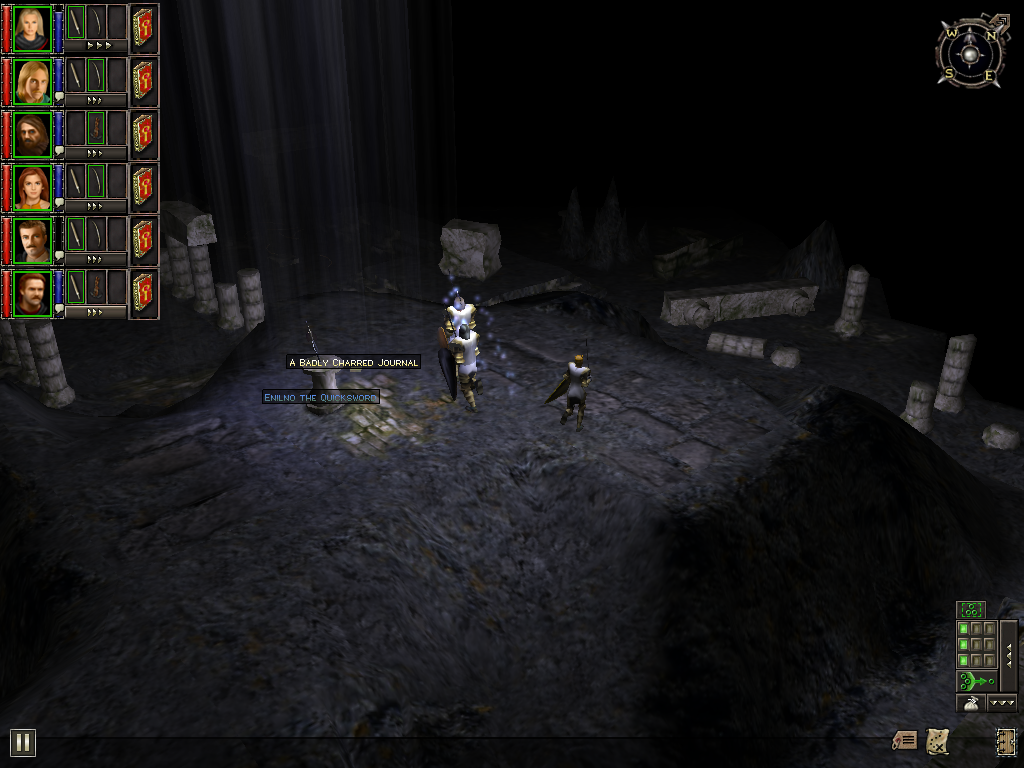Screen dimensions: 1024x768
Task: Collect loot with the sack button
Action: click(x=971, y=703)
